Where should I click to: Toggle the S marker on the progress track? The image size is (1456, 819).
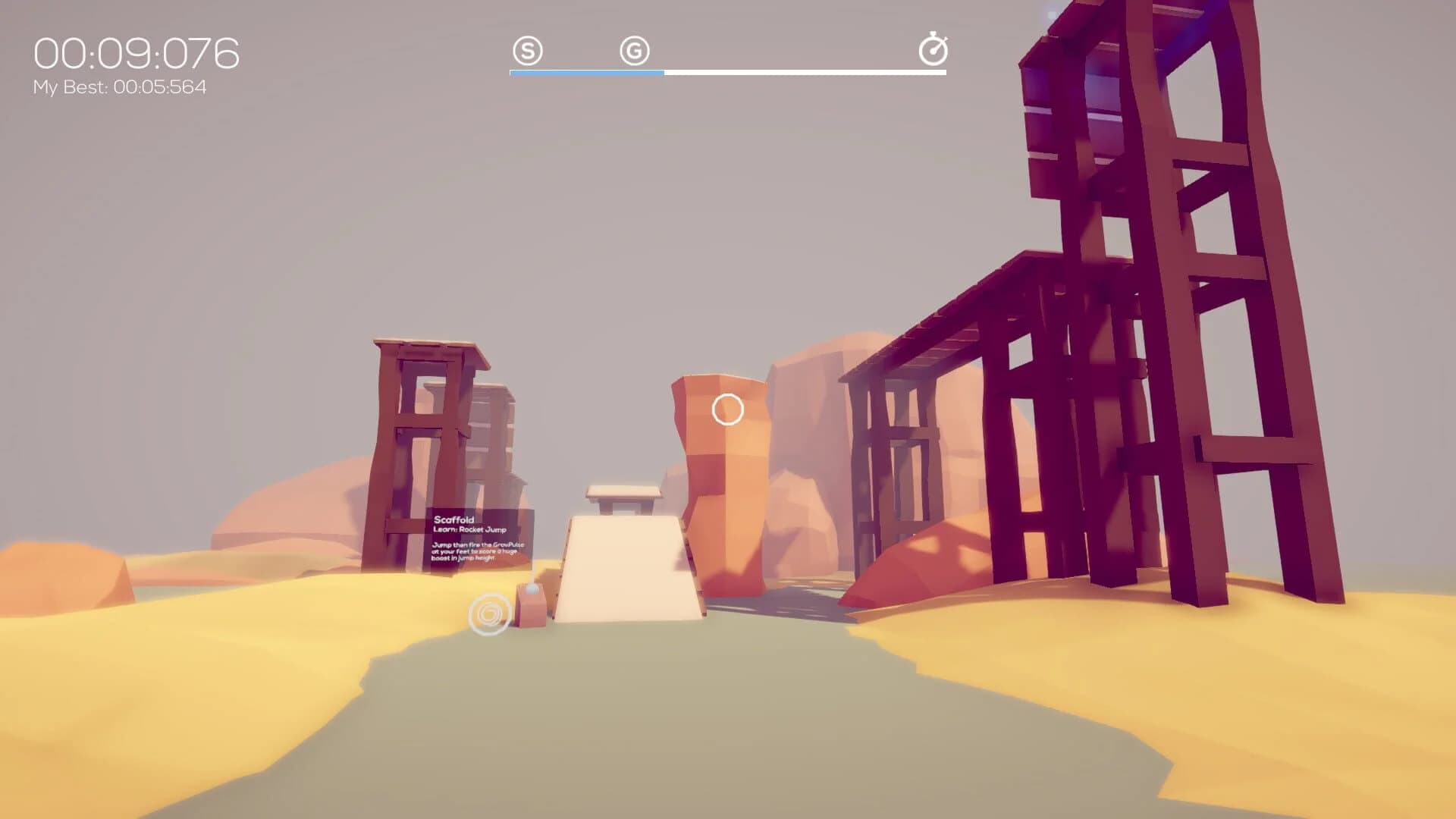click(529, 51)
